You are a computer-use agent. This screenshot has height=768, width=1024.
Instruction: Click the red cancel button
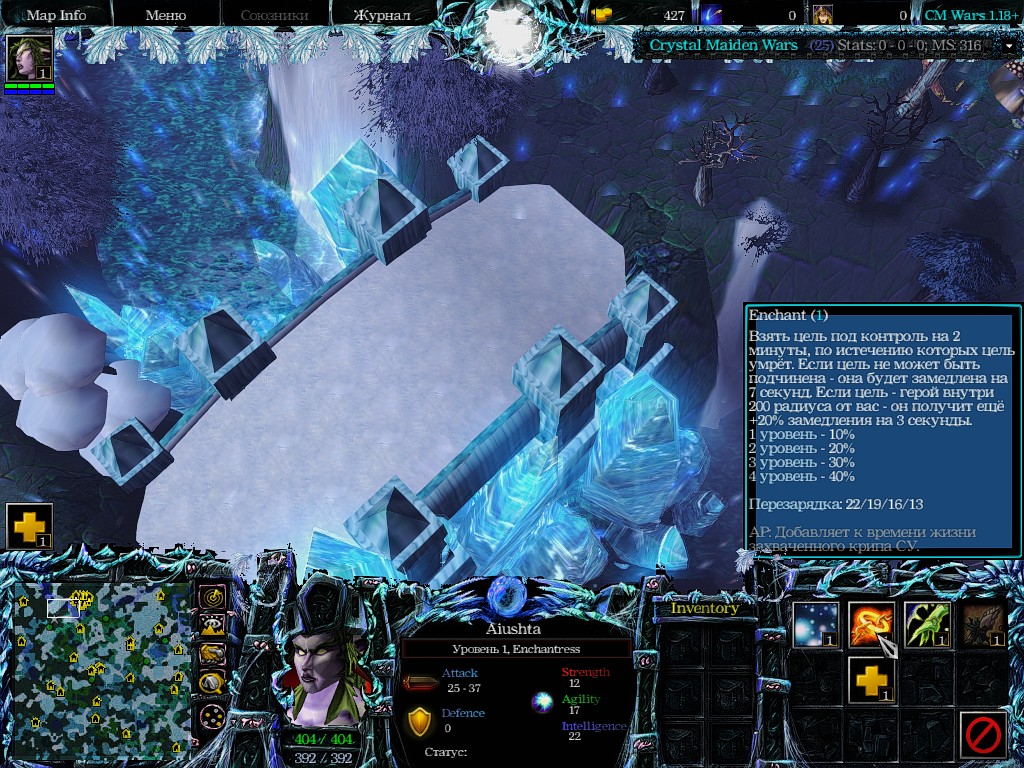click(x=983, y=736)
